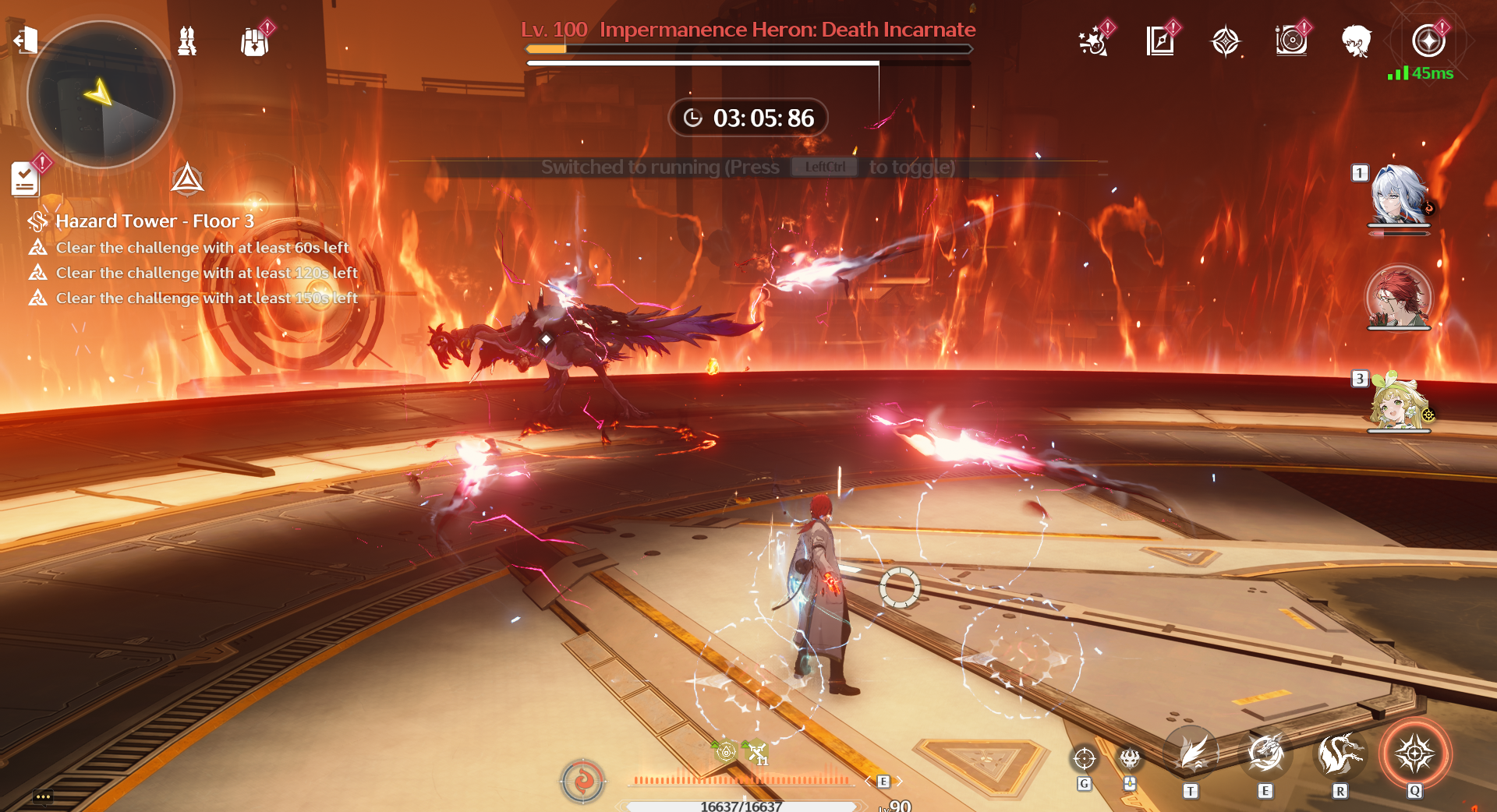Open the quest checklist icon

pos(25,179)
